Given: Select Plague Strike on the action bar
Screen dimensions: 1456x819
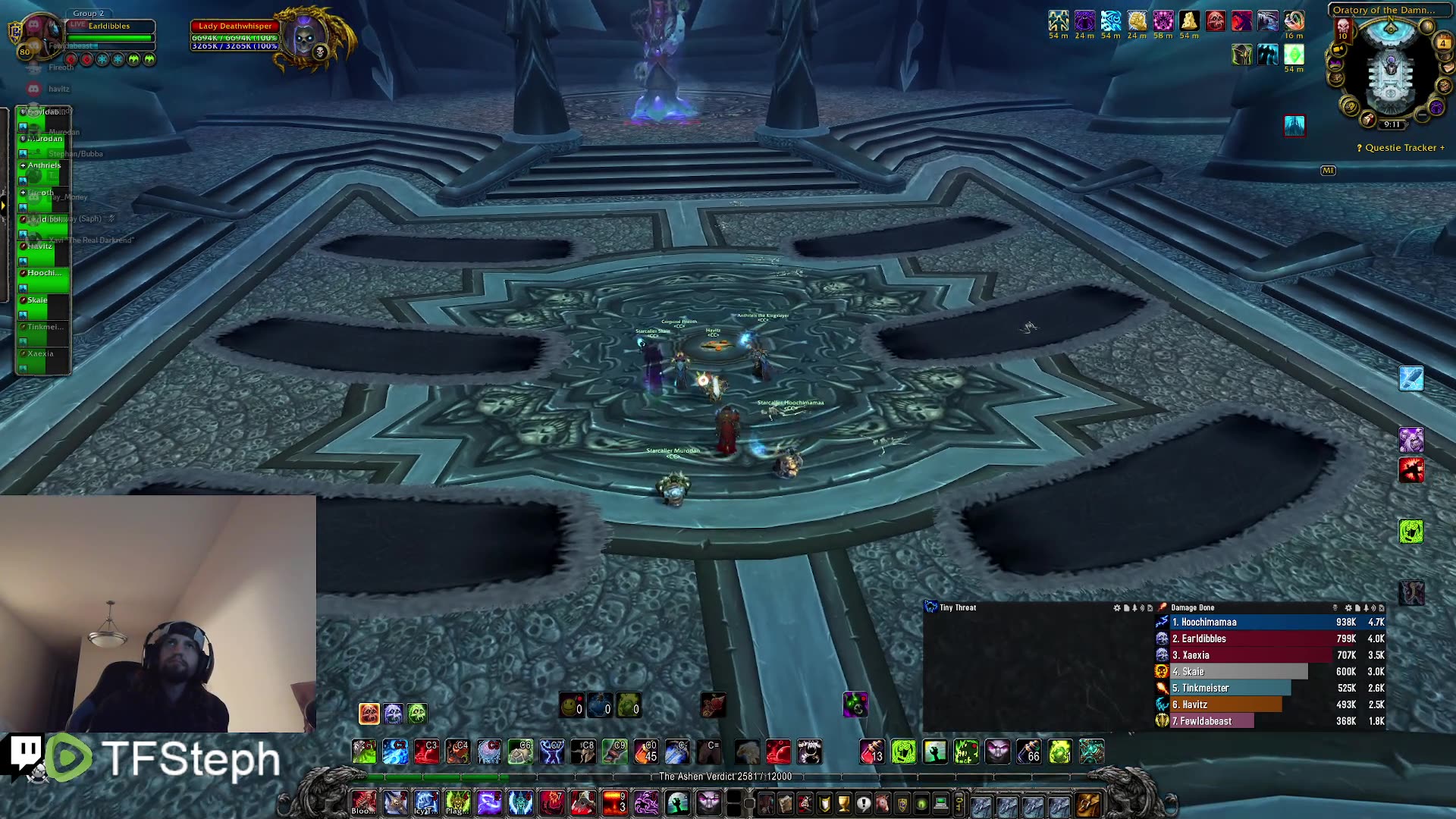Looking at the screenshot, I should (457, 803).
